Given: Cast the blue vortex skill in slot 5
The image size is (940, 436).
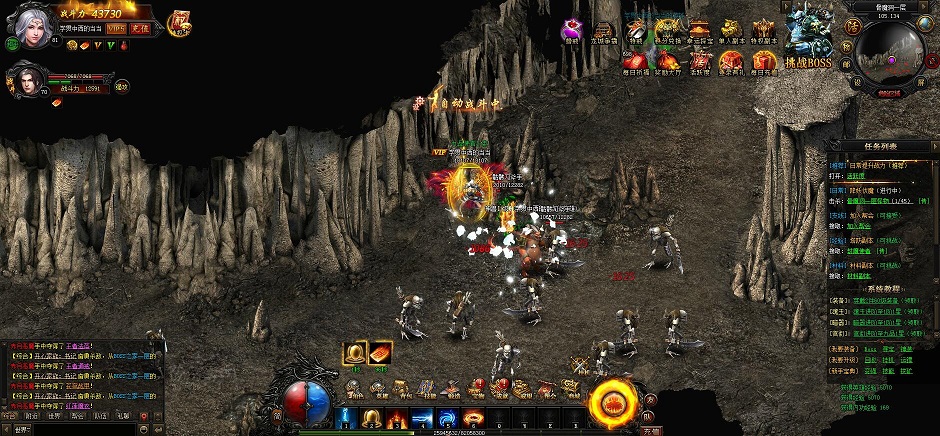Looking at the screenshot, I should [446, 417].
